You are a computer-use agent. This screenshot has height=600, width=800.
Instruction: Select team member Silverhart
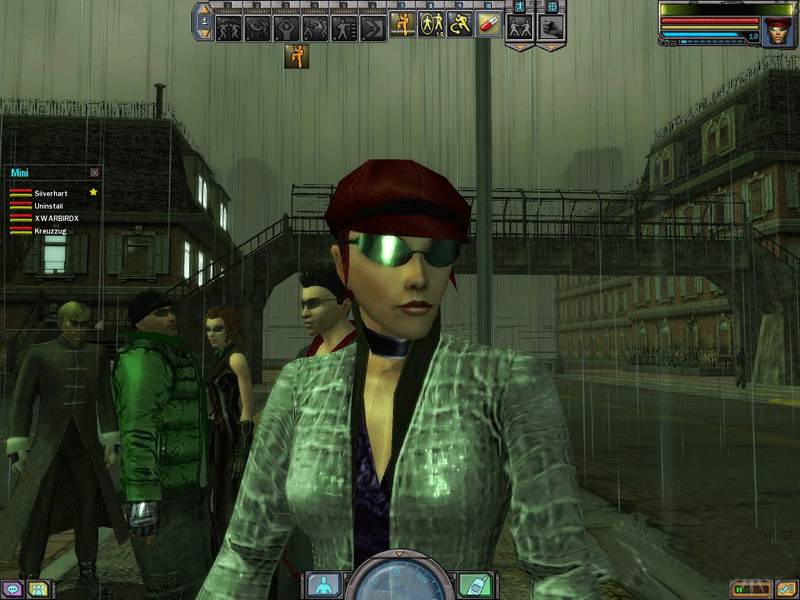(49, 191)
